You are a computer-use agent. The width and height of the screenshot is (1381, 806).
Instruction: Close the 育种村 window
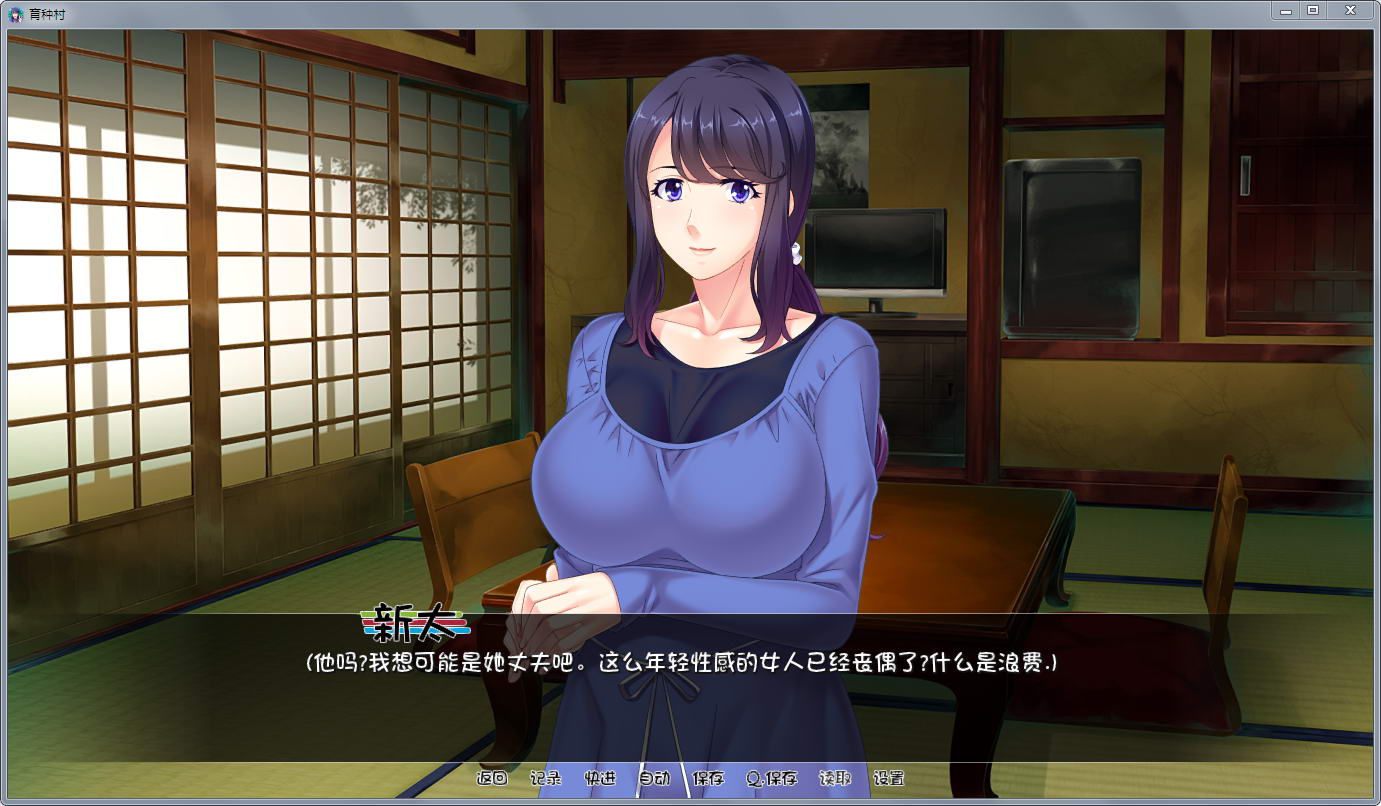1350,10
